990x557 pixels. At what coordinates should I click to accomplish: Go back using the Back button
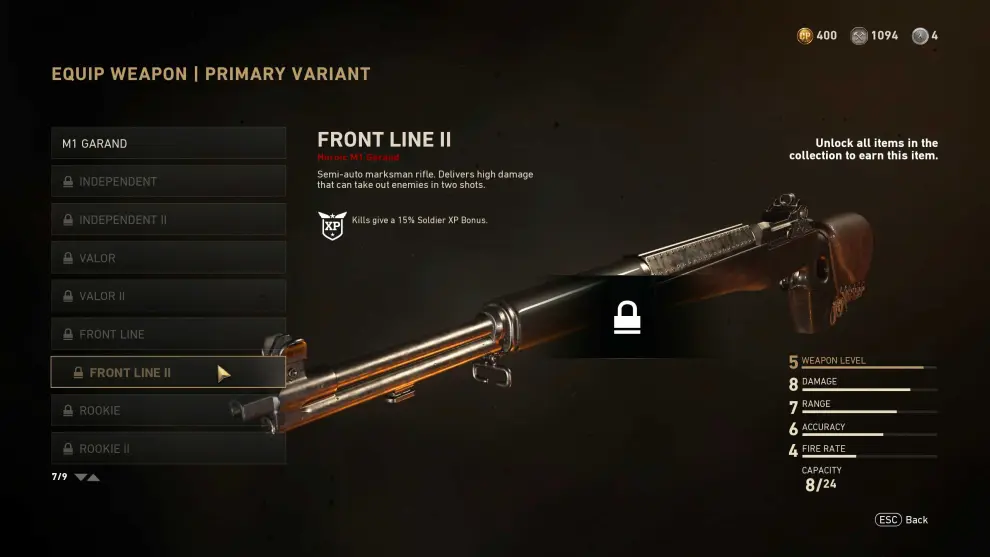coord(902,520)
